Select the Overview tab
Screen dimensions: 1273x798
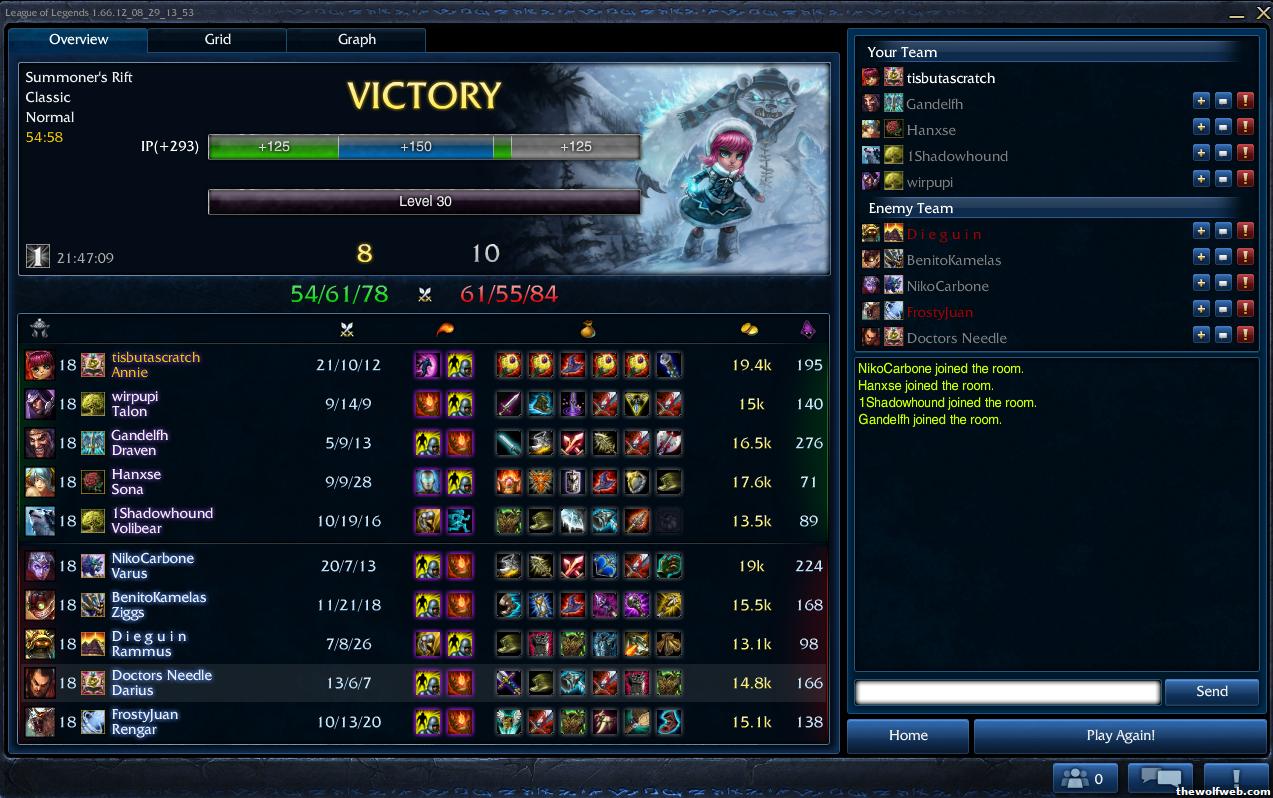[78, 40]
